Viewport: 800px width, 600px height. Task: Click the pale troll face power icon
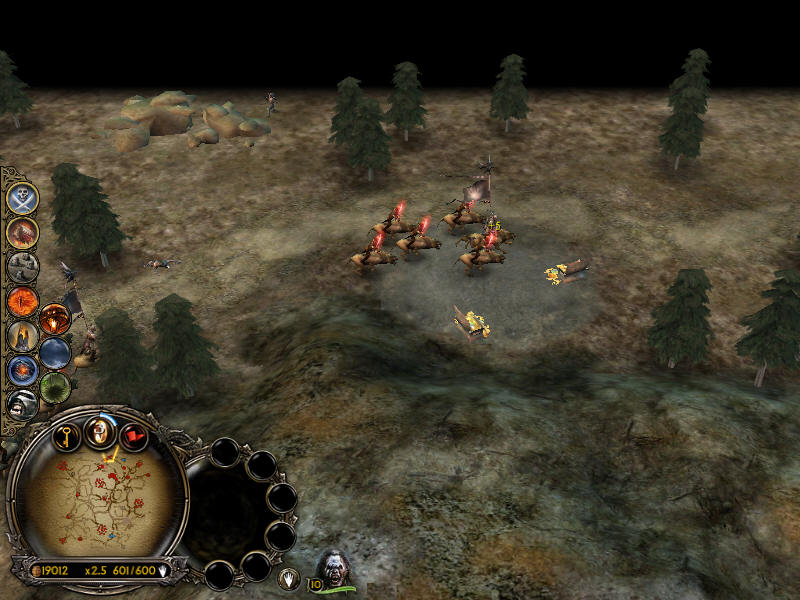click(x=22, y=403)
